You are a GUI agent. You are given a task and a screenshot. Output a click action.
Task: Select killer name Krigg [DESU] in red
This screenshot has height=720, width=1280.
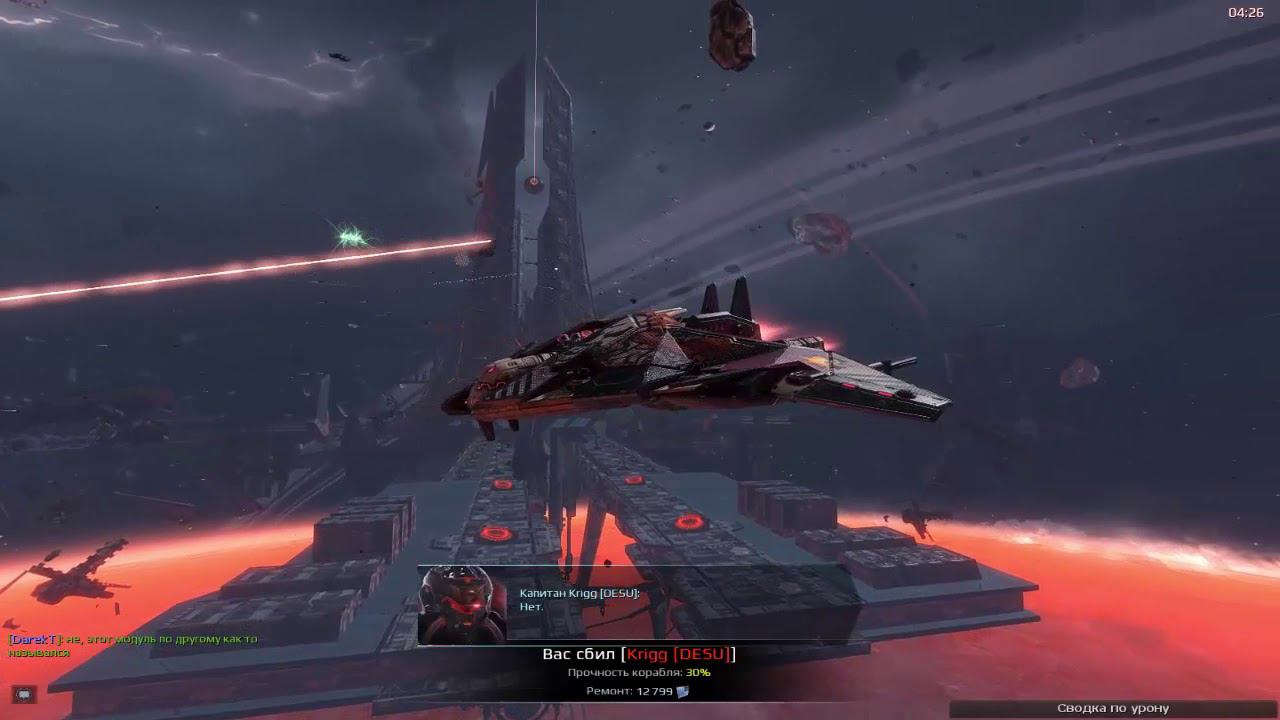tap(678, 654)
